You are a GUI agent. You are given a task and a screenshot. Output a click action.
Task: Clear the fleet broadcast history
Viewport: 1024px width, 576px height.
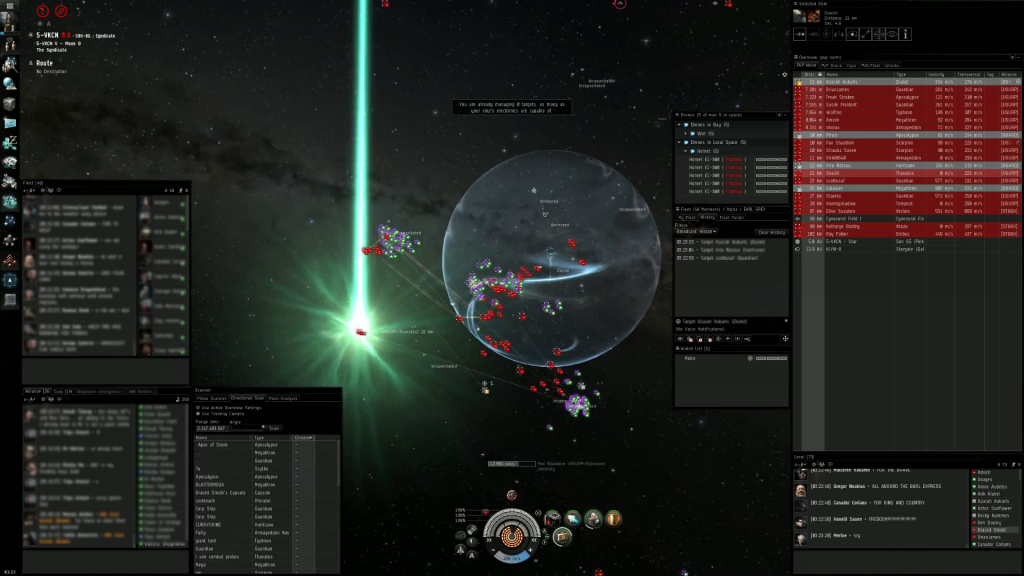(x=770, y=232)
